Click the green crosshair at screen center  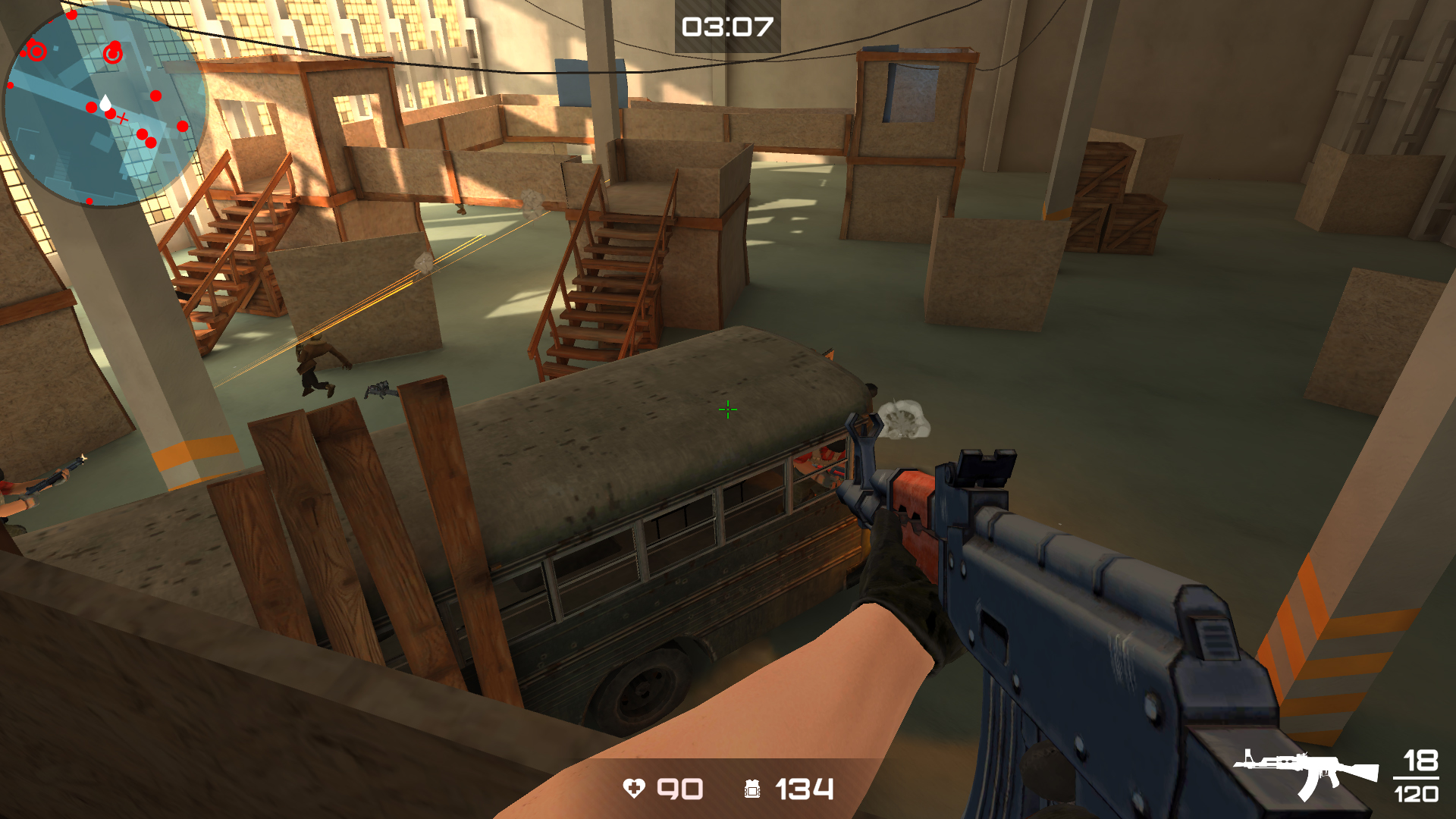click(726, 409)
